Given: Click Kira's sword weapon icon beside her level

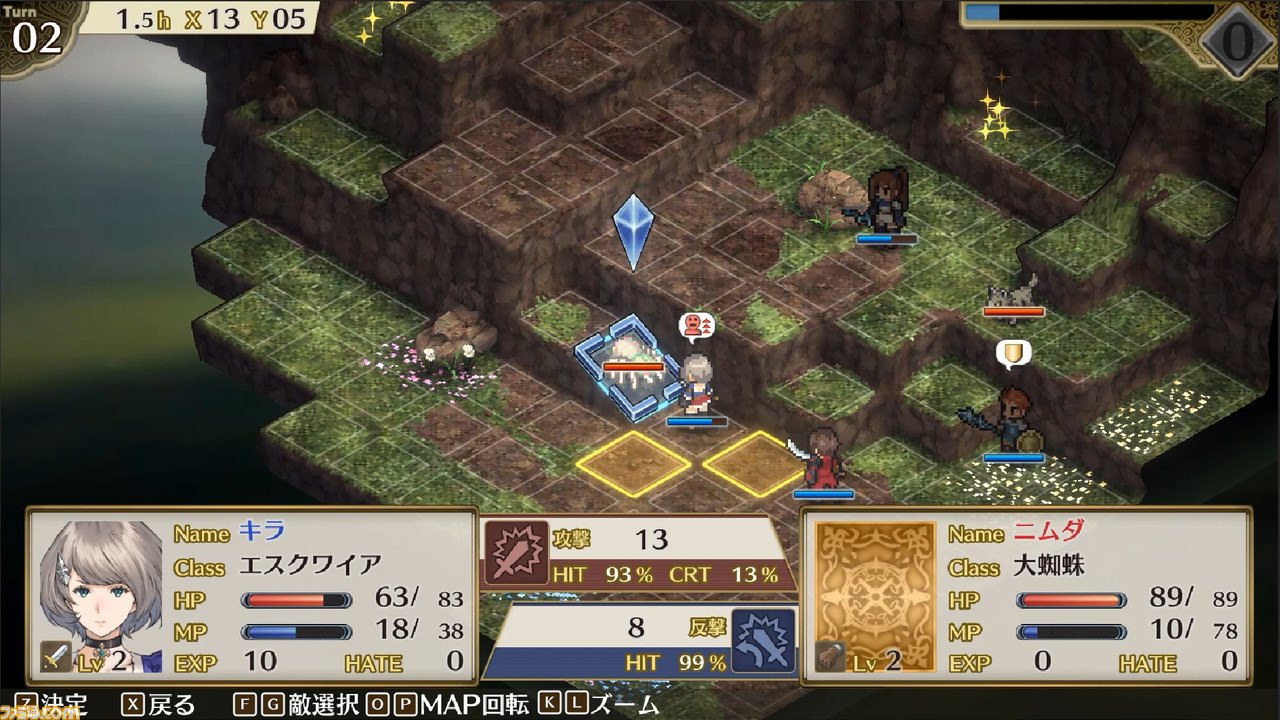Looking at the screenshot, I should coord(55,657).
